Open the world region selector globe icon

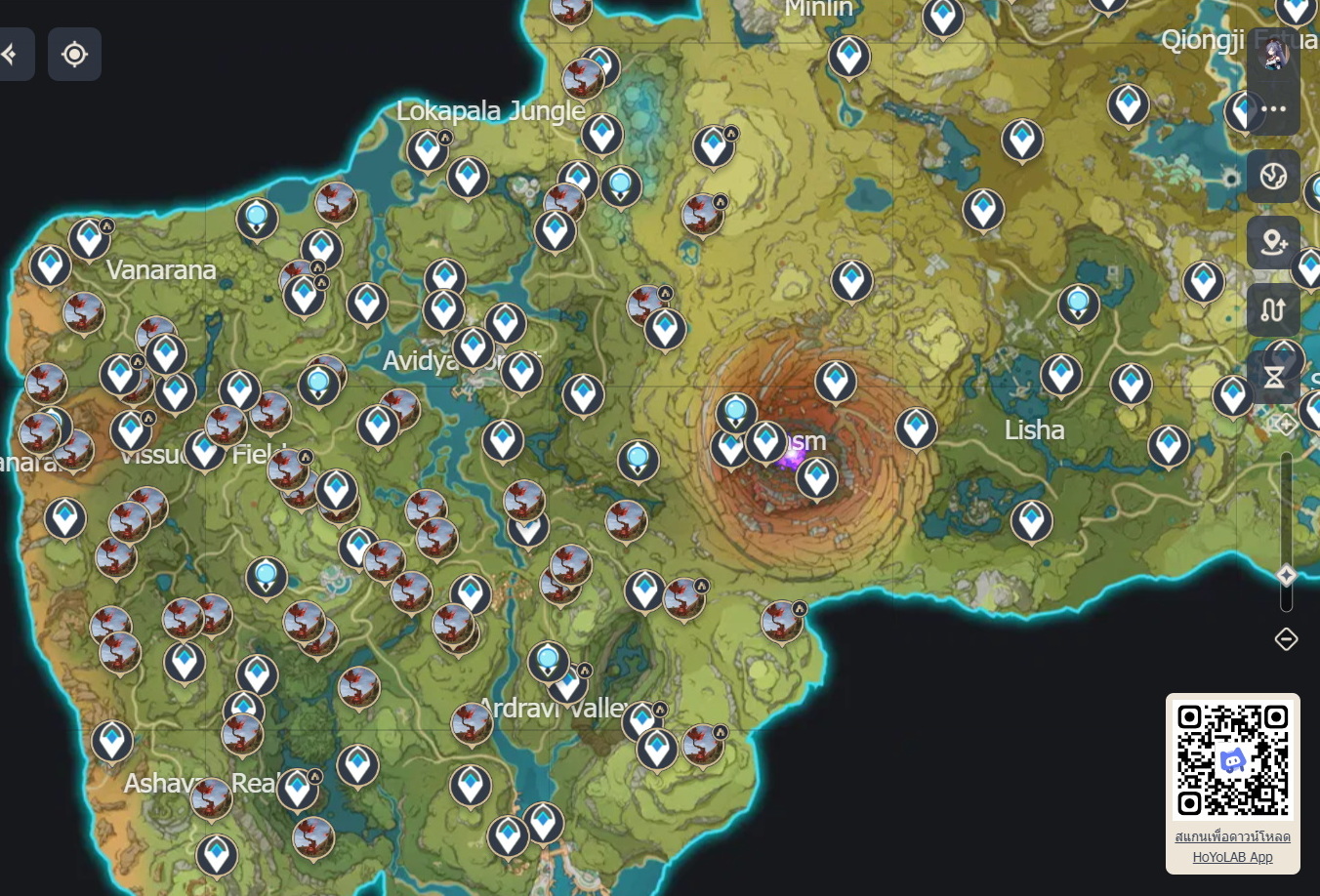click(x=1272, y=178)
